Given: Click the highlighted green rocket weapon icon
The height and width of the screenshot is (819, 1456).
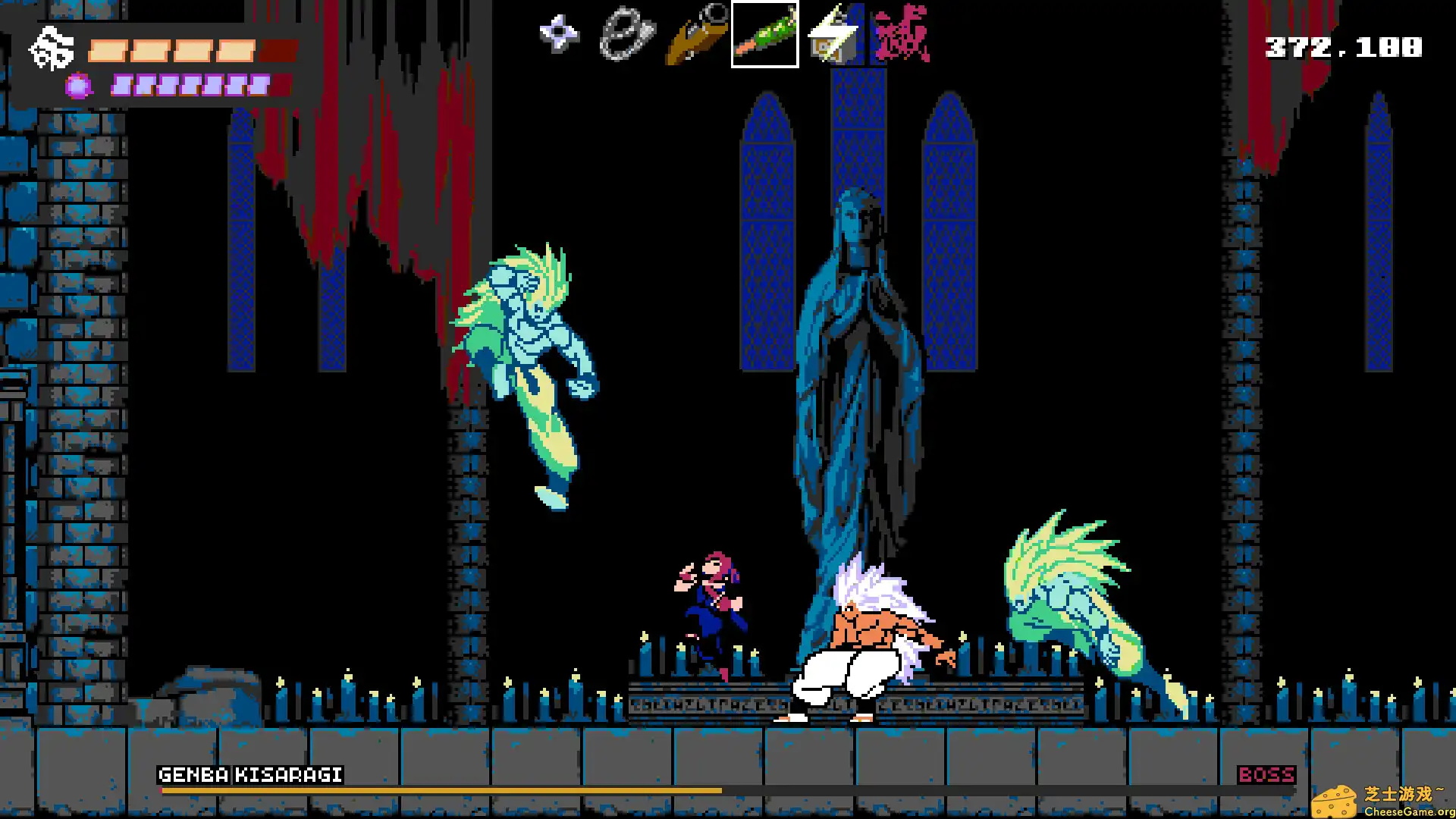Looking at the screenshot, I should [x=764, y=33].
